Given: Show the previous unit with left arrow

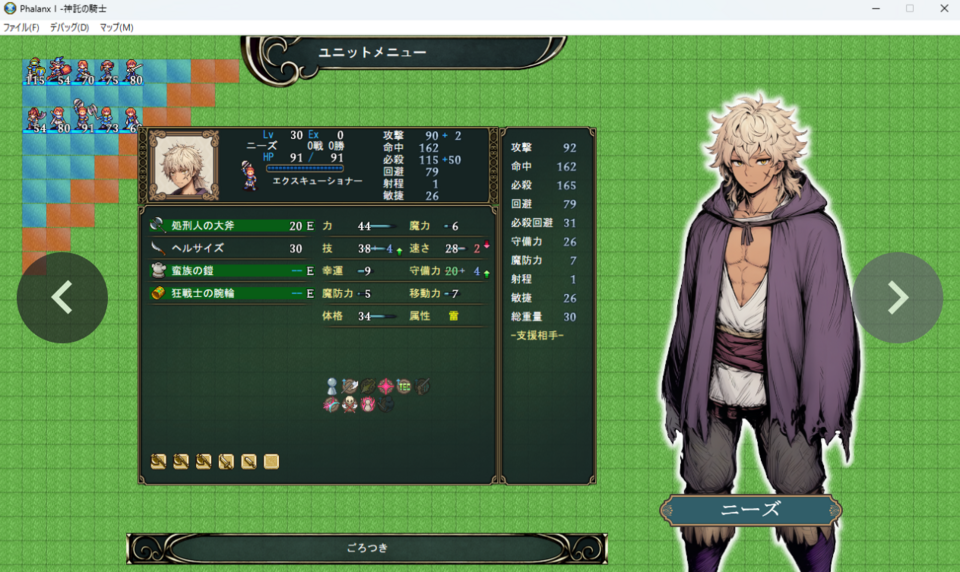Looking at the screenshot, I should [x=62, y=297].
